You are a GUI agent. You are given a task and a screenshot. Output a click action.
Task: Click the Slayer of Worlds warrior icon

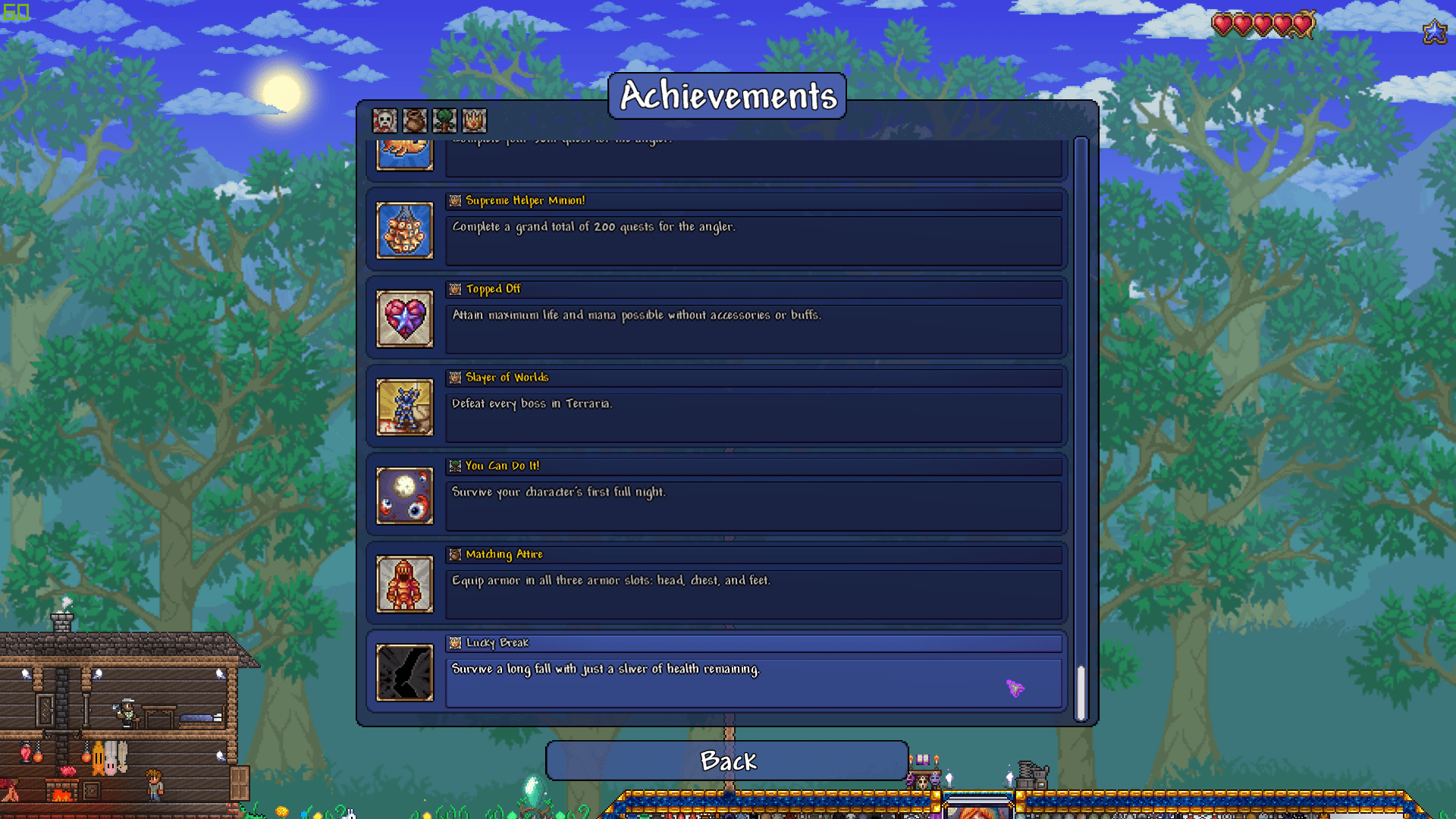(404, 407)
